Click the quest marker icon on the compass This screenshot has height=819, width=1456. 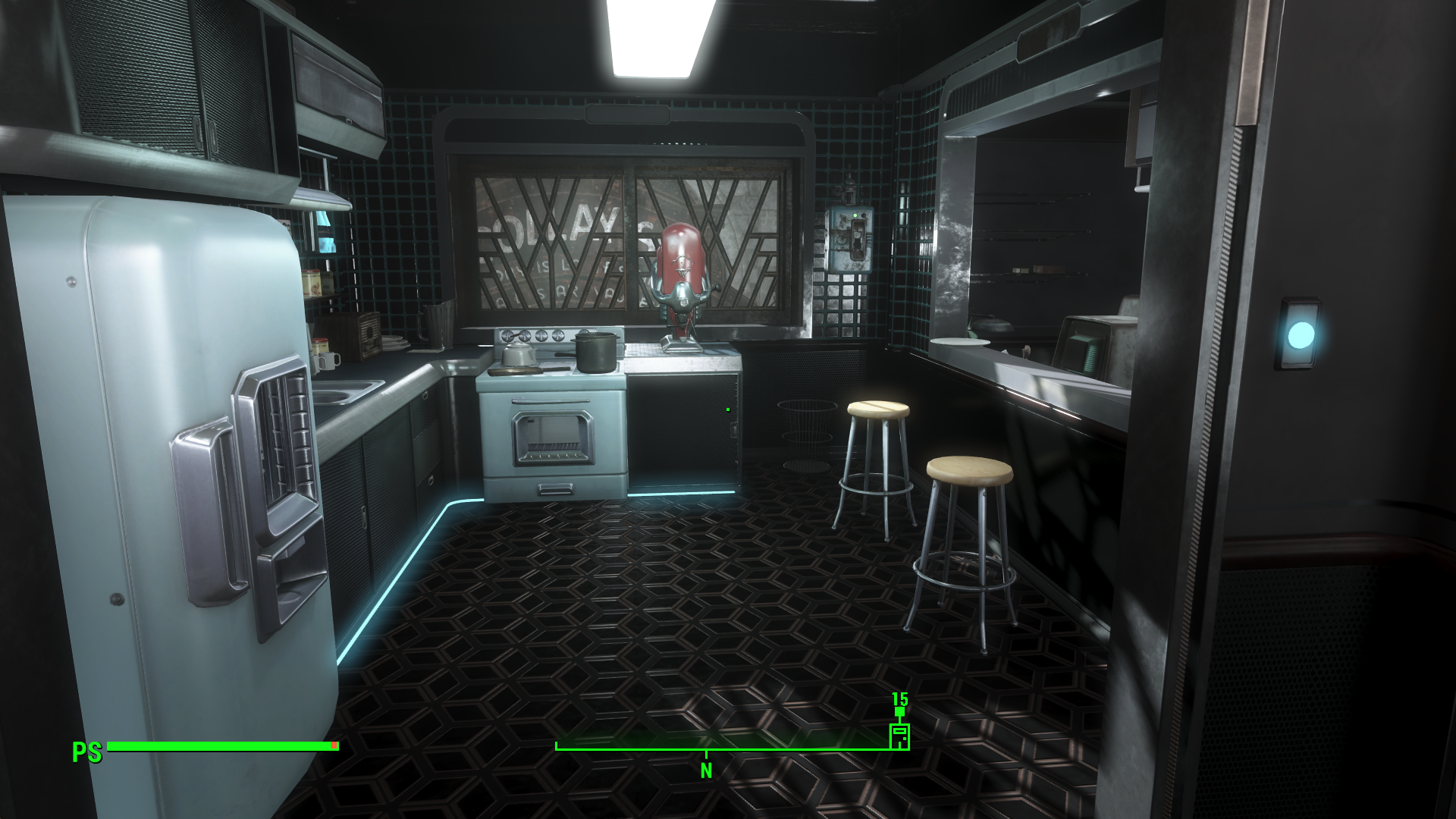point(899,736)
